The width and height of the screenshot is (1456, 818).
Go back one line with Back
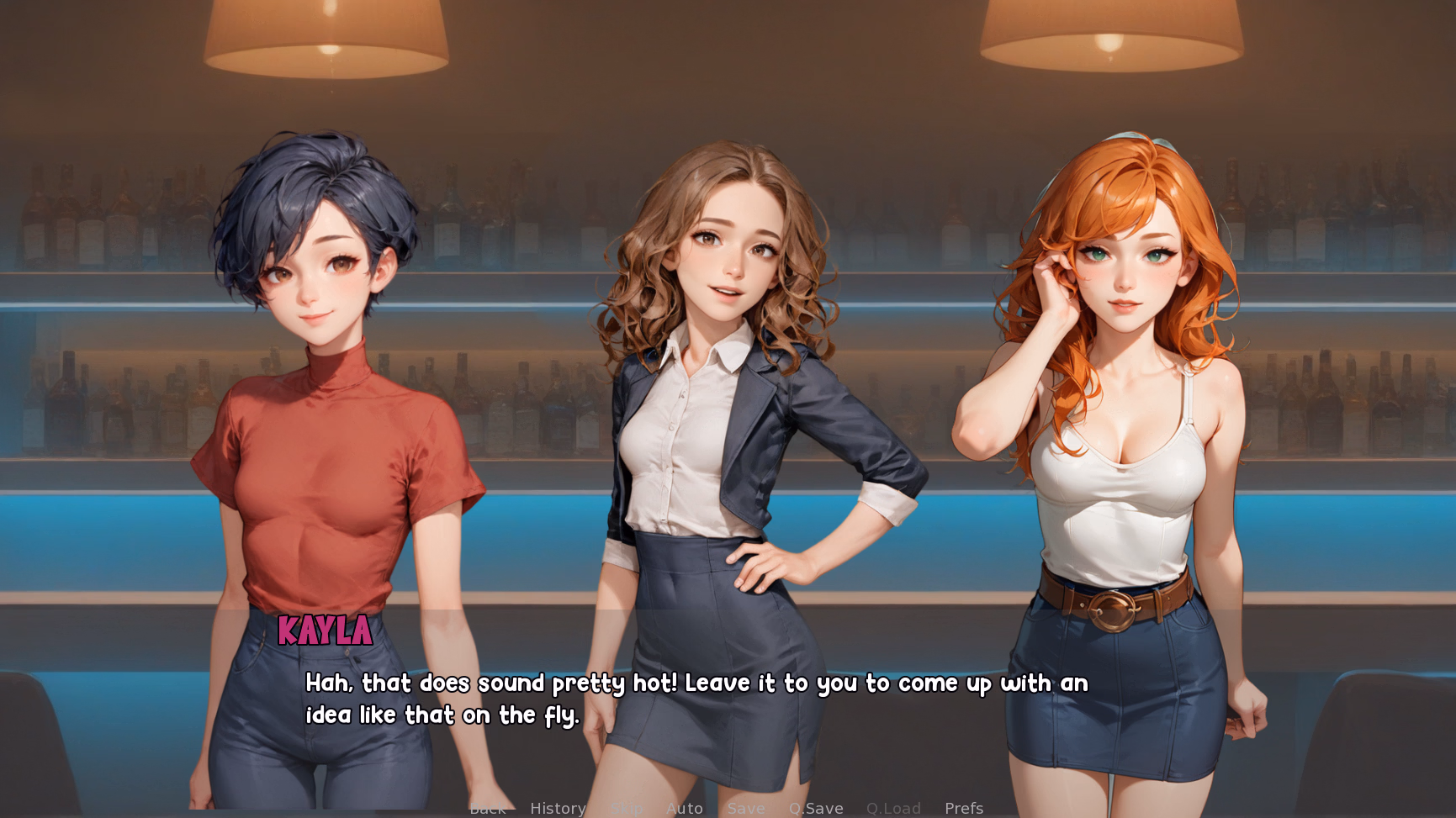pyautogui.click(x=488, y=809)
